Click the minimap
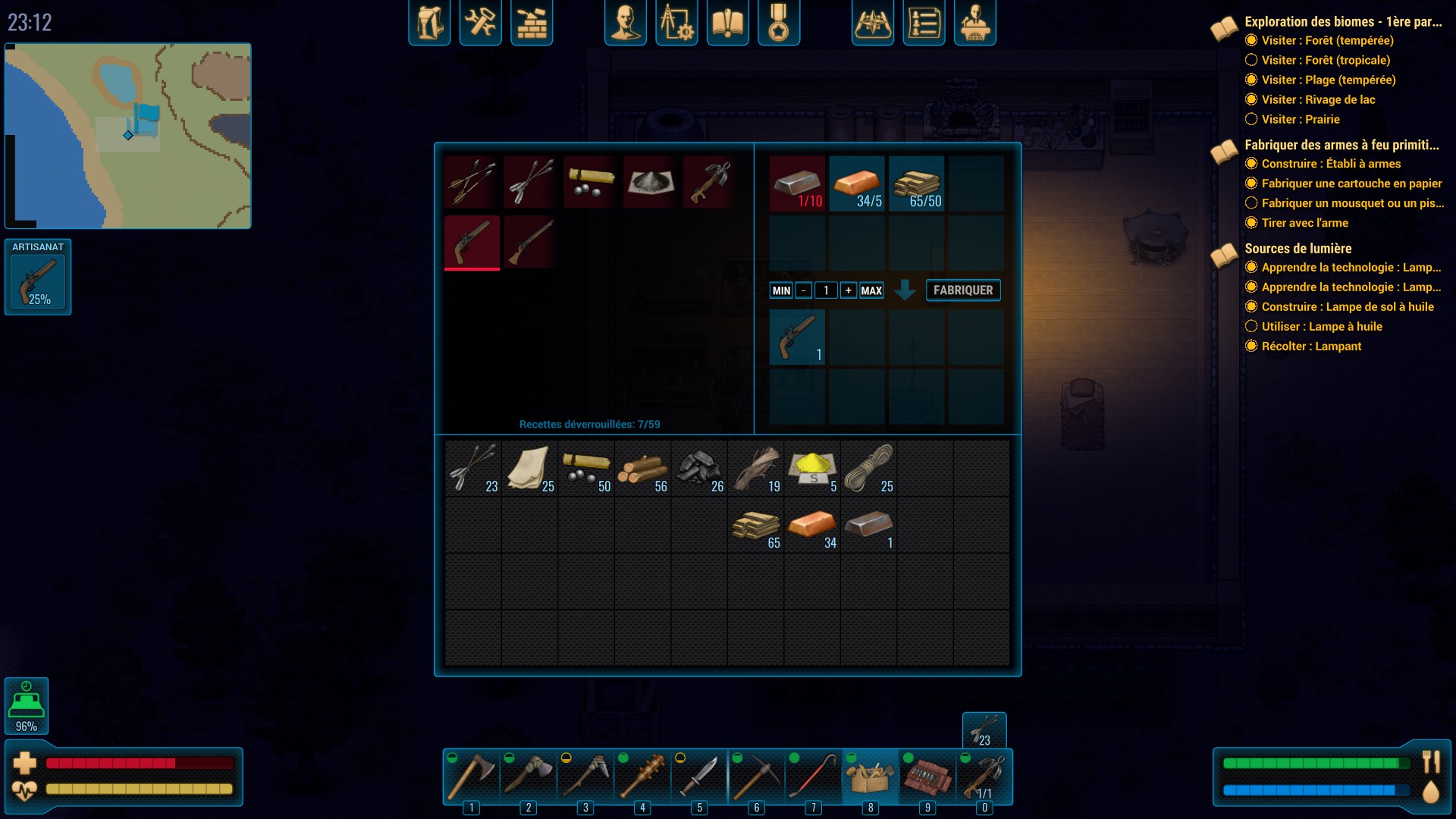This screenshot has width=1456, height=819. [128, 136]
